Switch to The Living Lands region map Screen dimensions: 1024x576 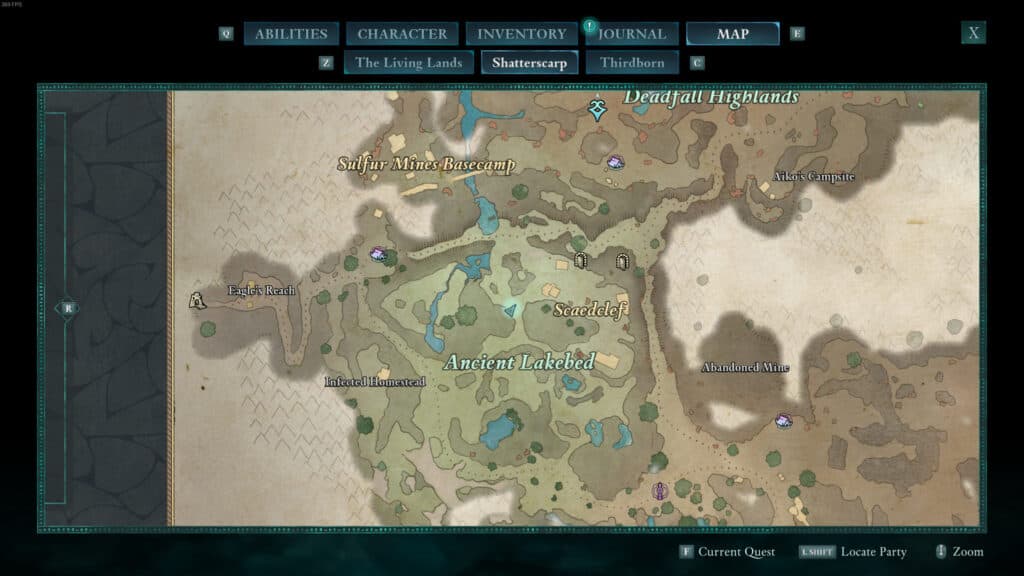pos(408,62)
